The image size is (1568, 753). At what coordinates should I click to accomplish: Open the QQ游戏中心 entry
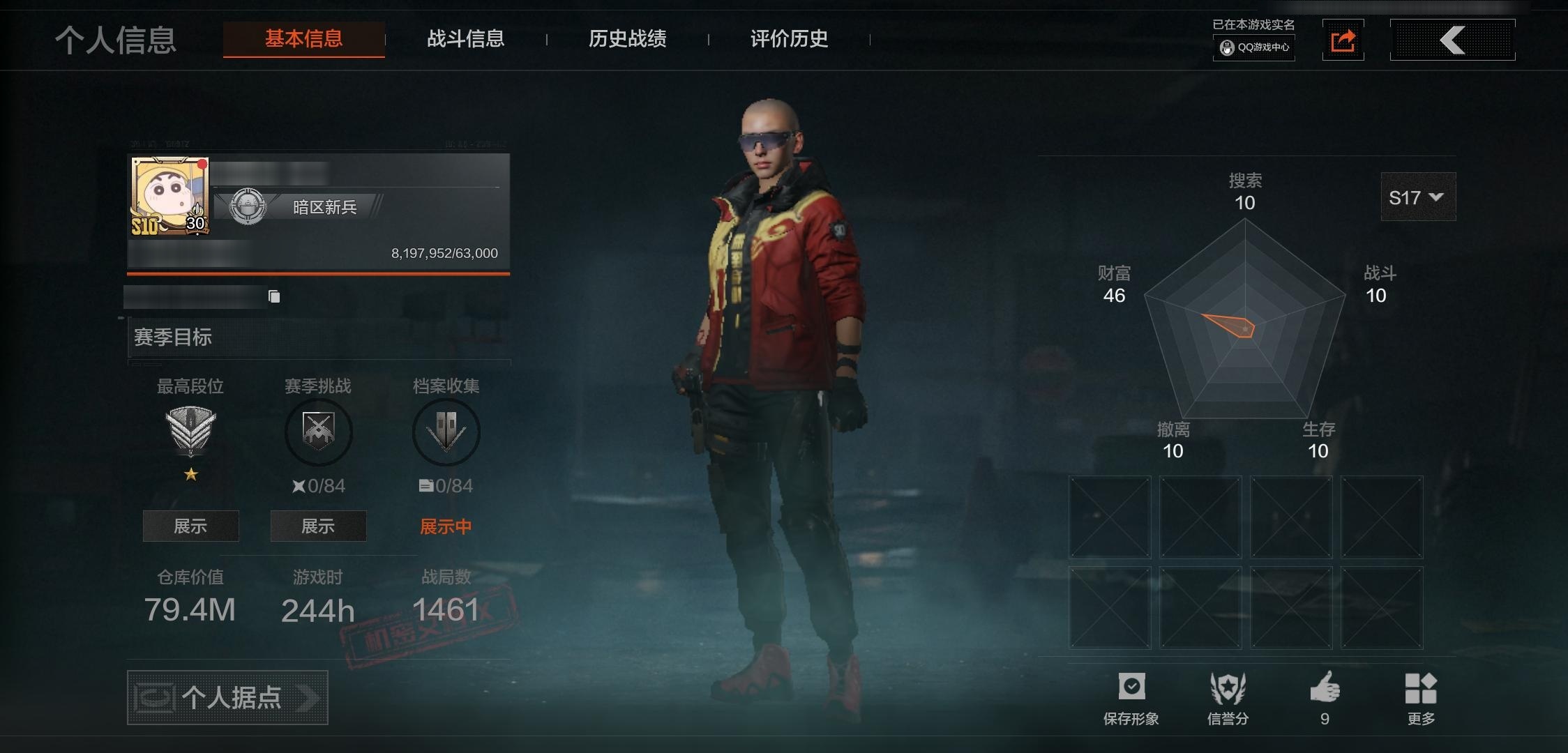pos(1253,48)
